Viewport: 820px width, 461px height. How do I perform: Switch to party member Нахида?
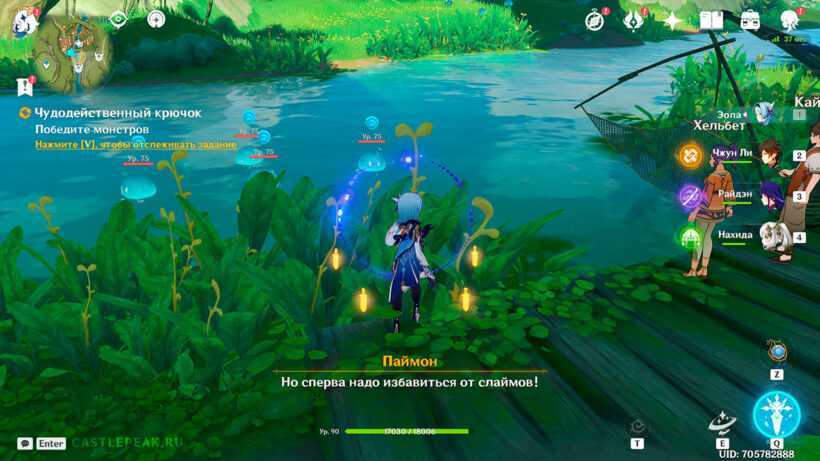pyautogui.click(x=770, y=237)
